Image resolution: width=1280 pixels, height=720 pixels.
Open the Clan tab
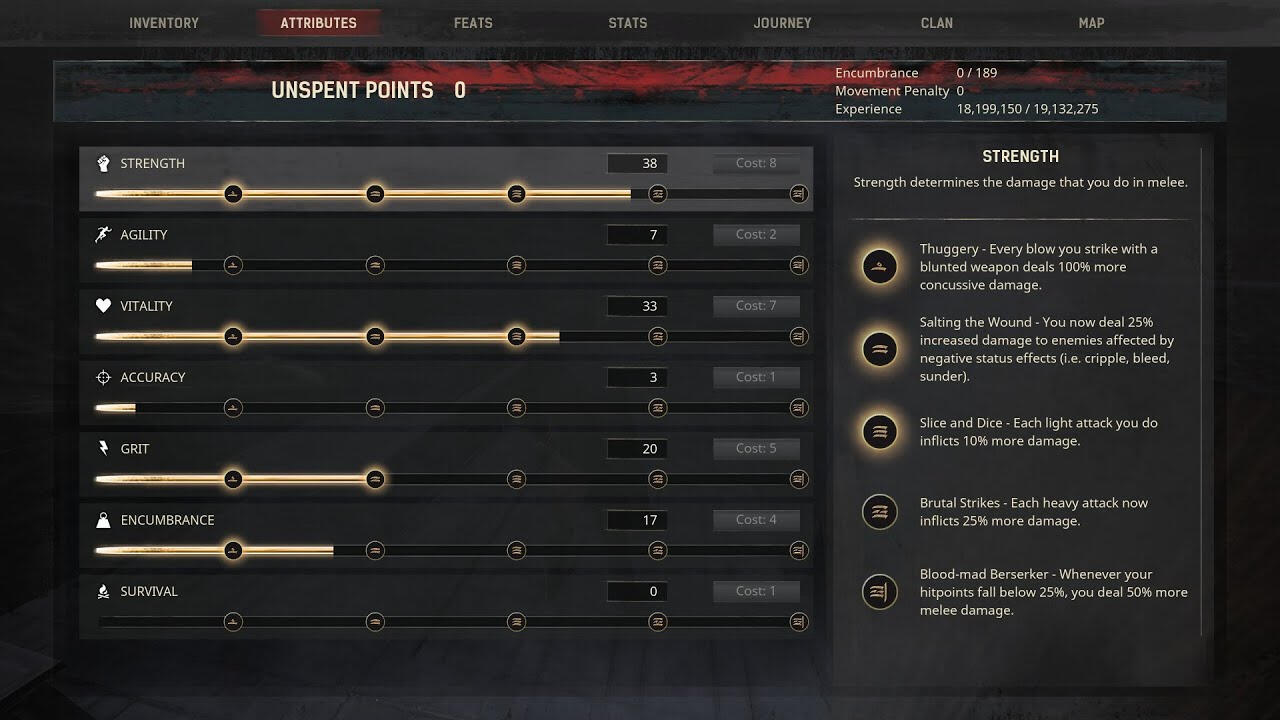click(937, 23)
